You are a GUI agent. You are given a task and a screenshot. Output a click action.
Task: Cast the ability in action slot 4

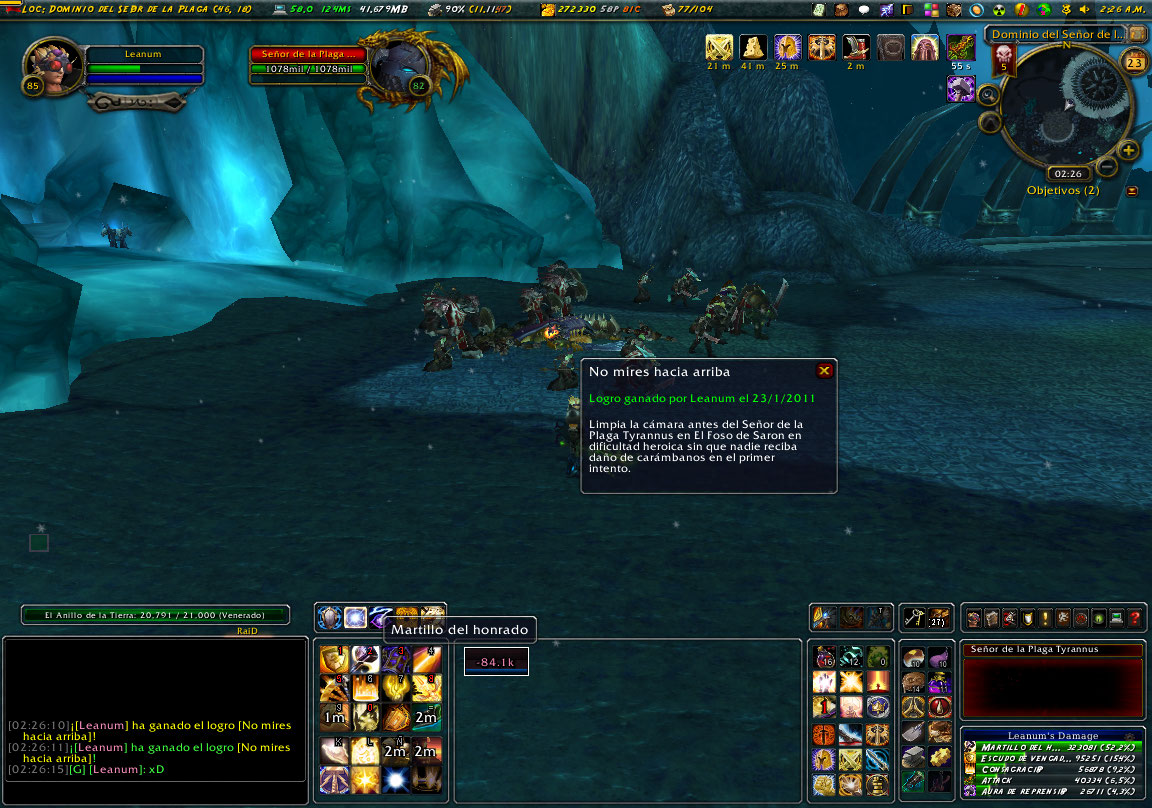[427, 659]
